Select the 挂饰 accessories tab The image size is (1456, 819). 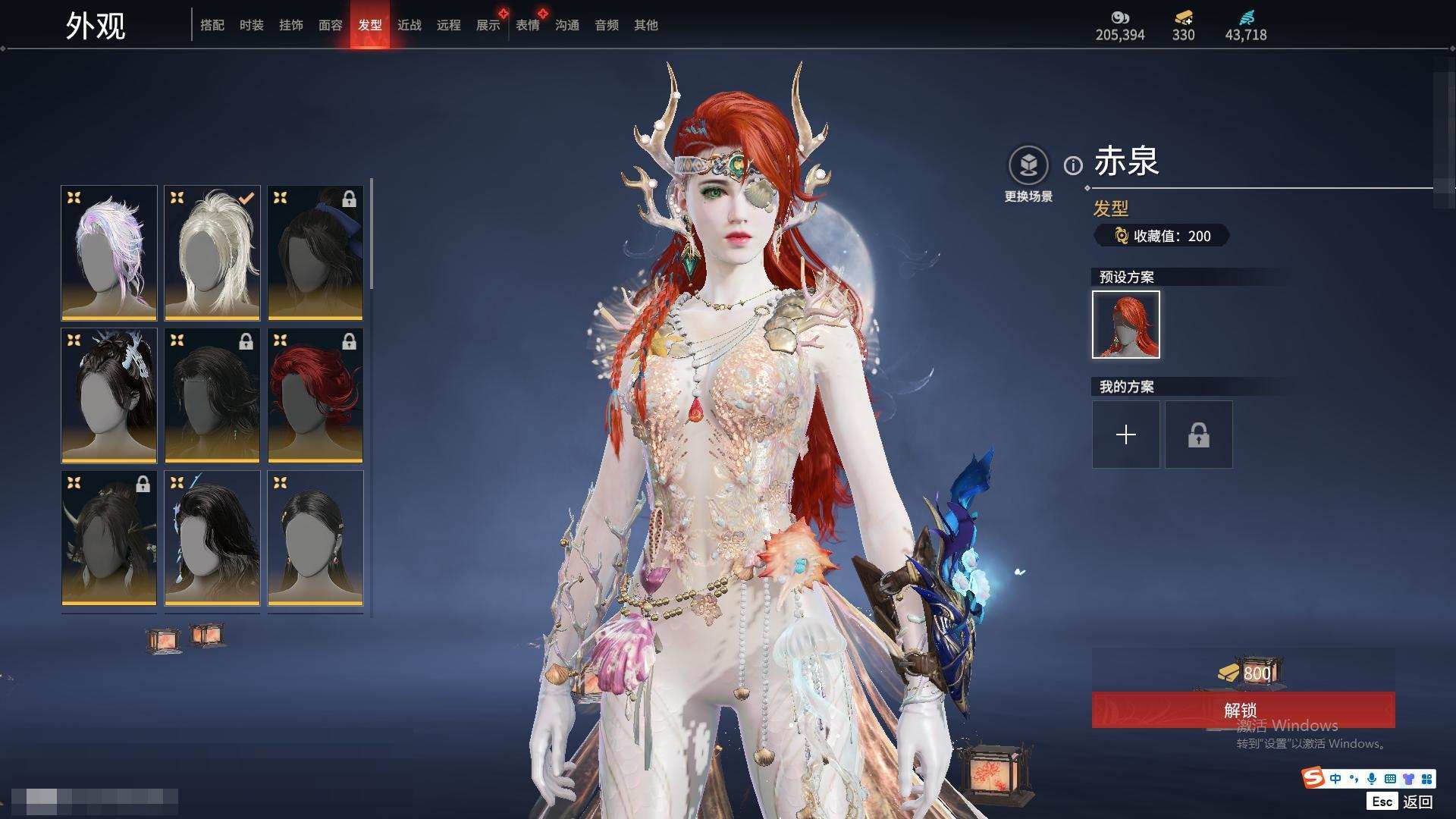click(x=291, y=25)
